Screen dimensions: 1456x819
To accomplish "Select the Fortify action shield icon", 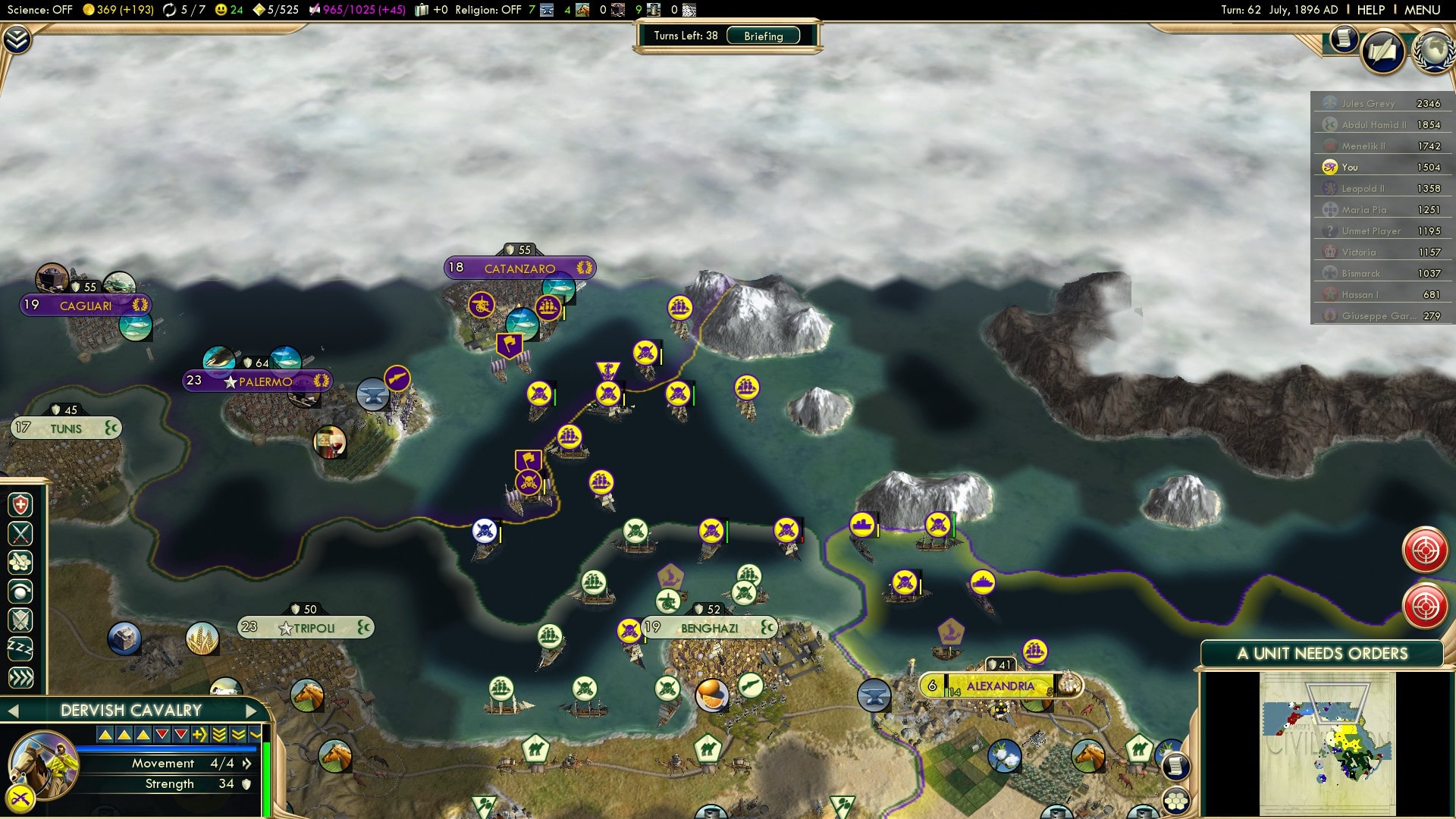I will click(x=20, y=621).
